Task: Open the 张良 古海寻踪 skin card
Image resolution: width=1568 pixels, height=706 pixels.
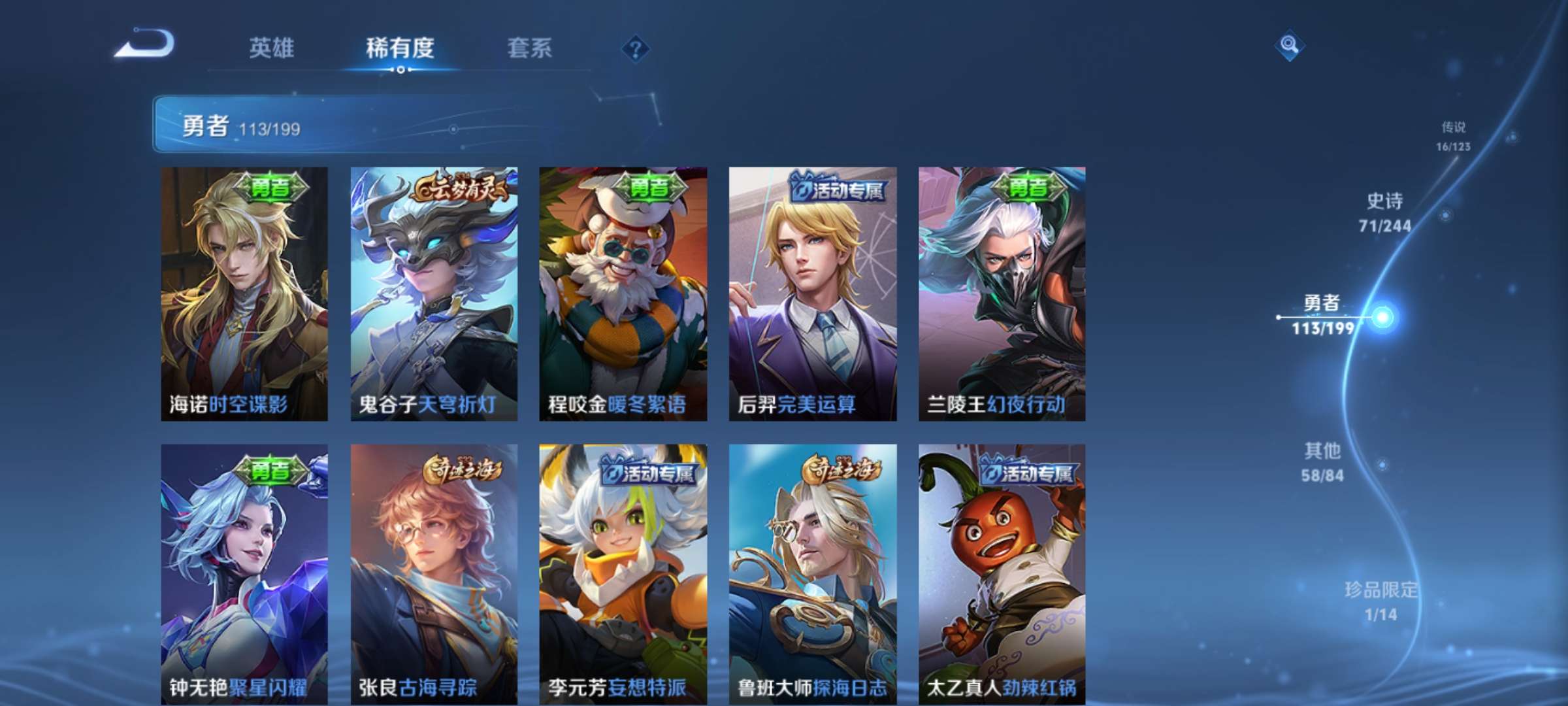Action: [x=434, y=574]
